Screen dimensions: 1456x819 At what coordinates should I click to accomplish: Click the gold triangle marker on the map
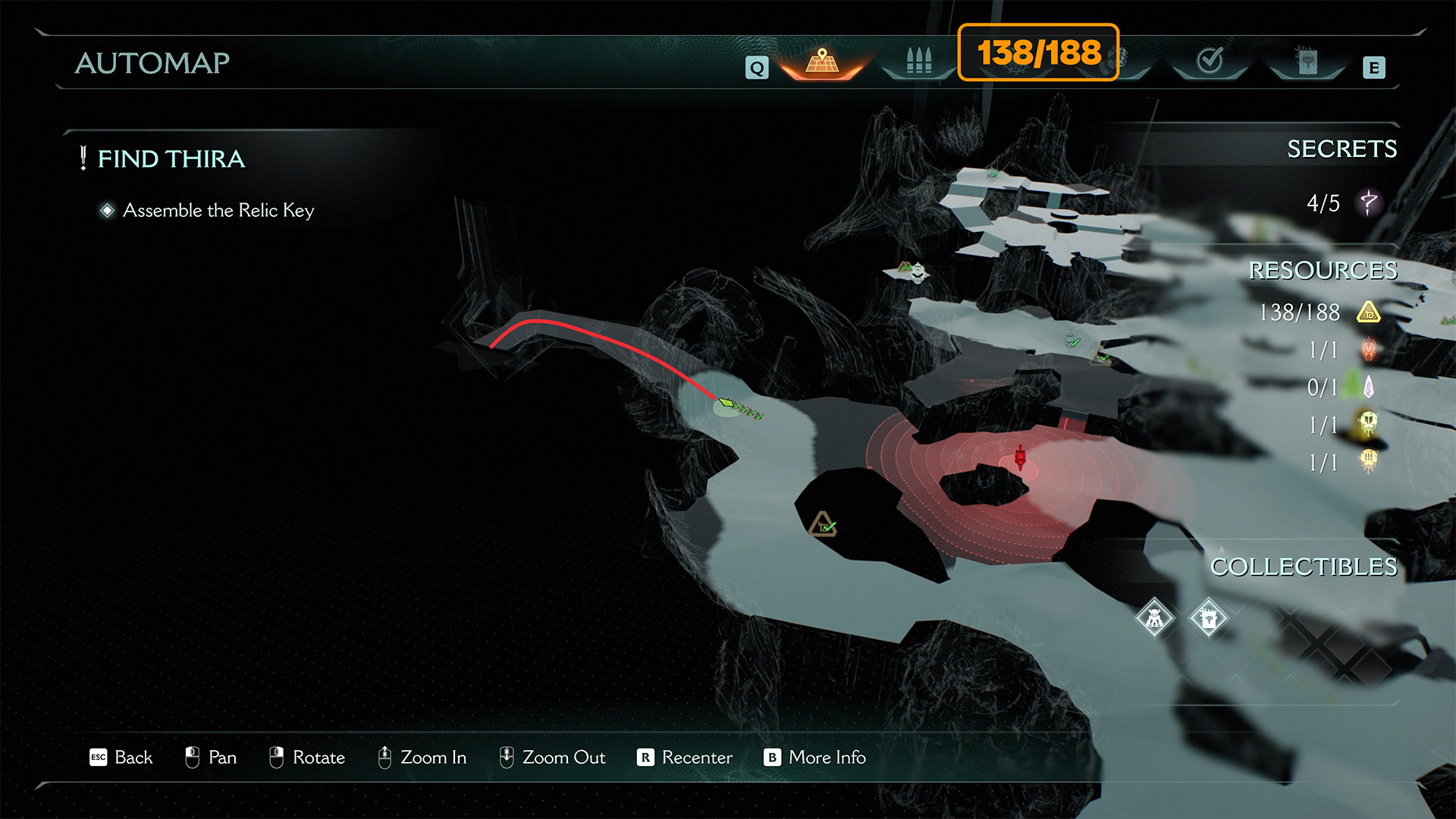(x=823, y=525)
